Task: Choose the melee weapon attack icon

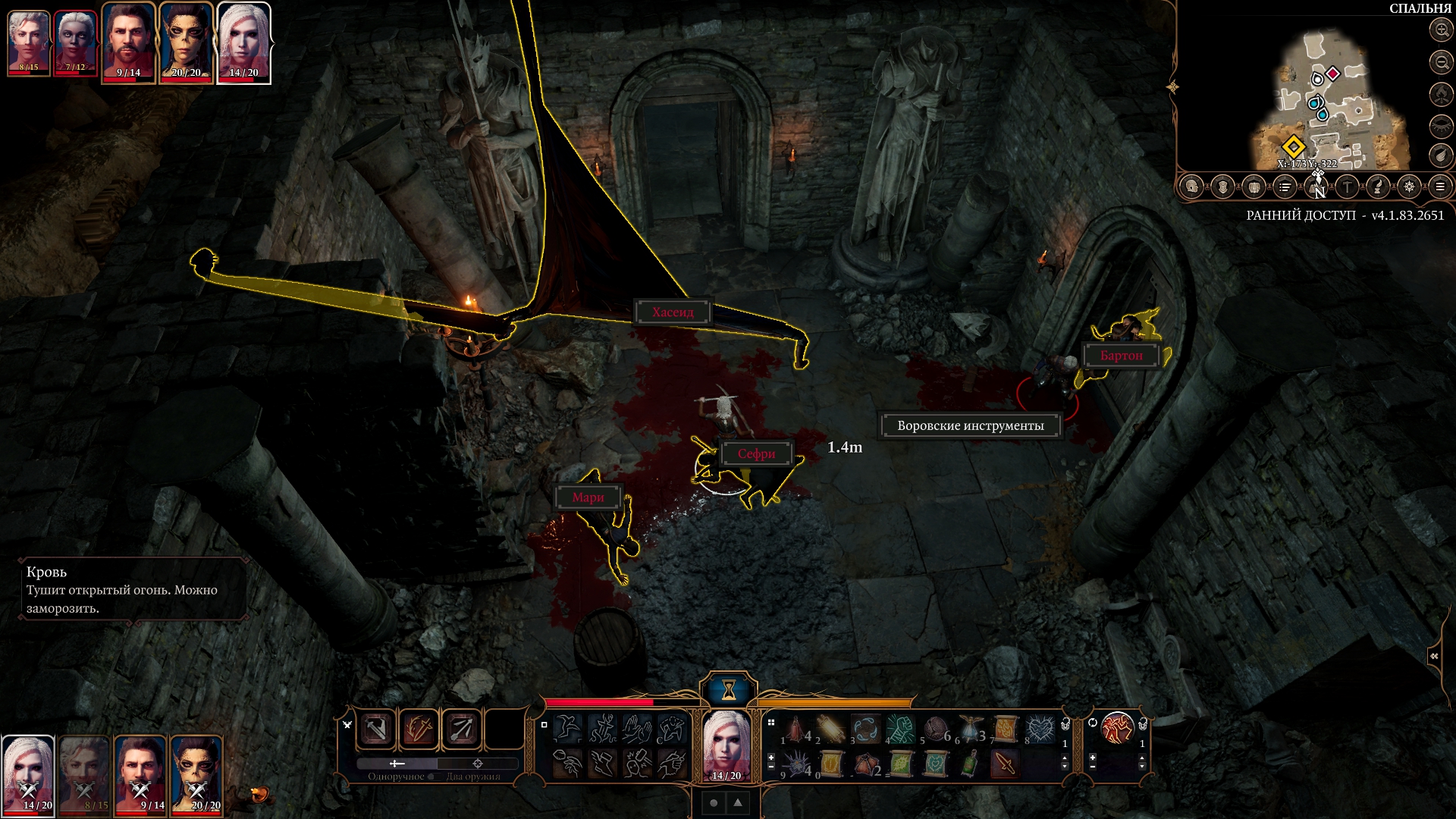Action: (x=377, y=730)
